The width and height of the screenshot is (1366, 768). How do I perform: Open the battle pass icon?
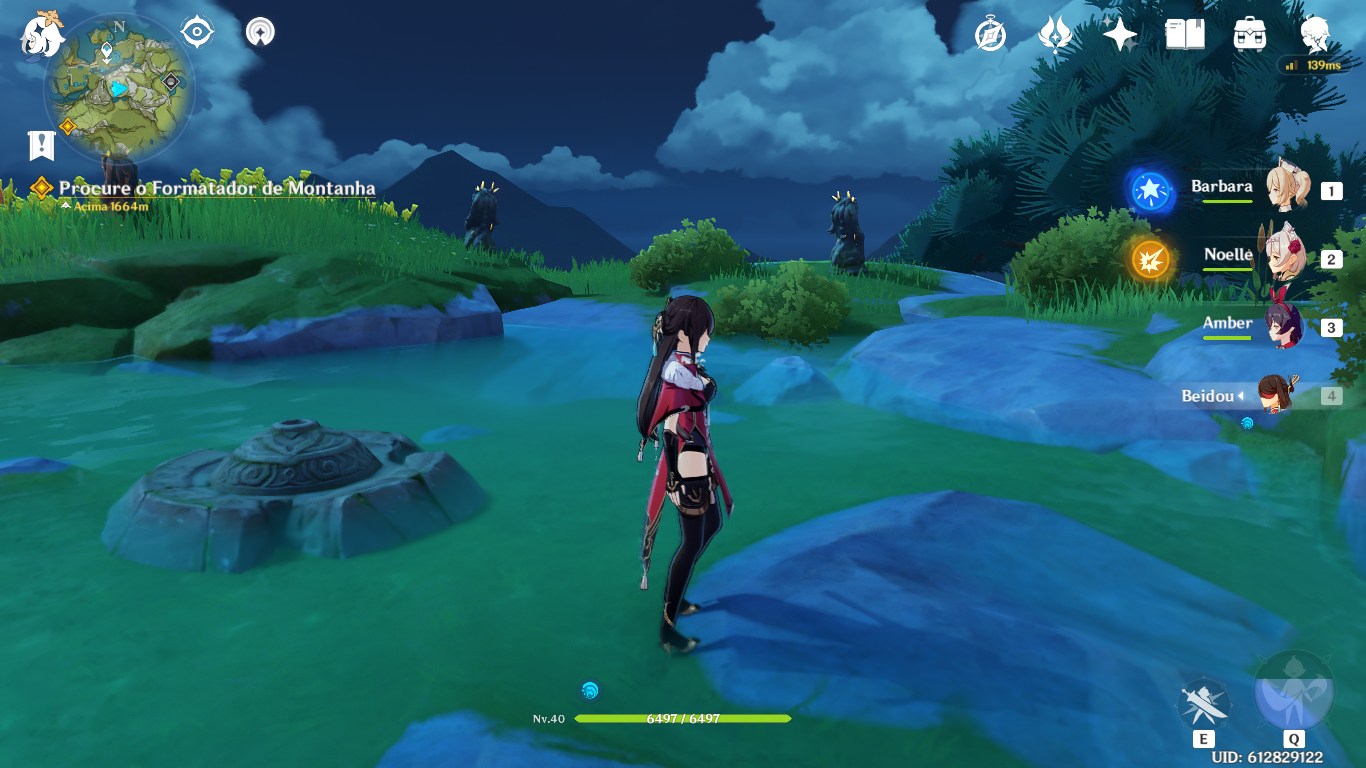tap(1055, 35)
